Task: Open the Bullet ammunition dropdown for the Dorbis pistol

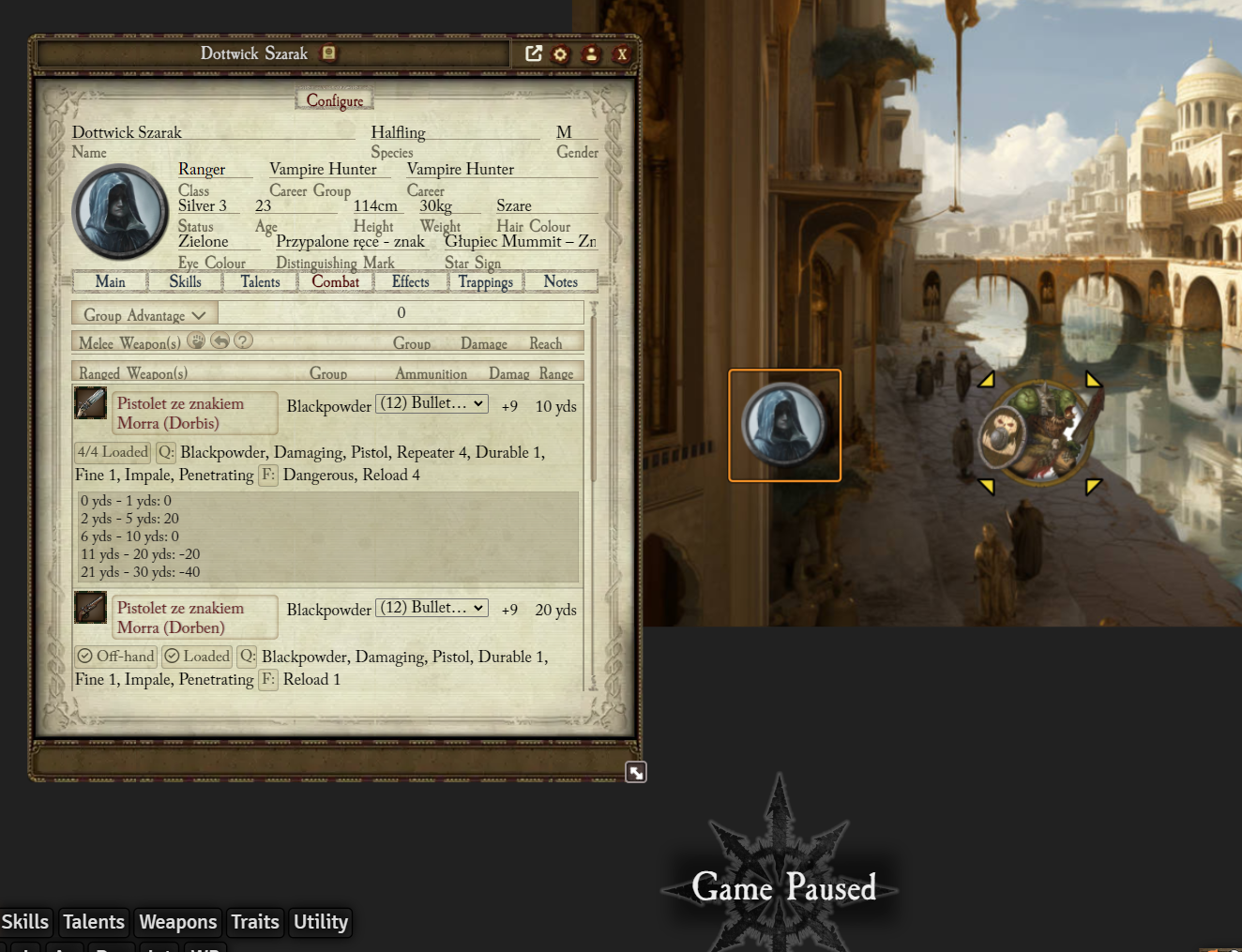Action: pyautogui.click(x=432, y=403)
